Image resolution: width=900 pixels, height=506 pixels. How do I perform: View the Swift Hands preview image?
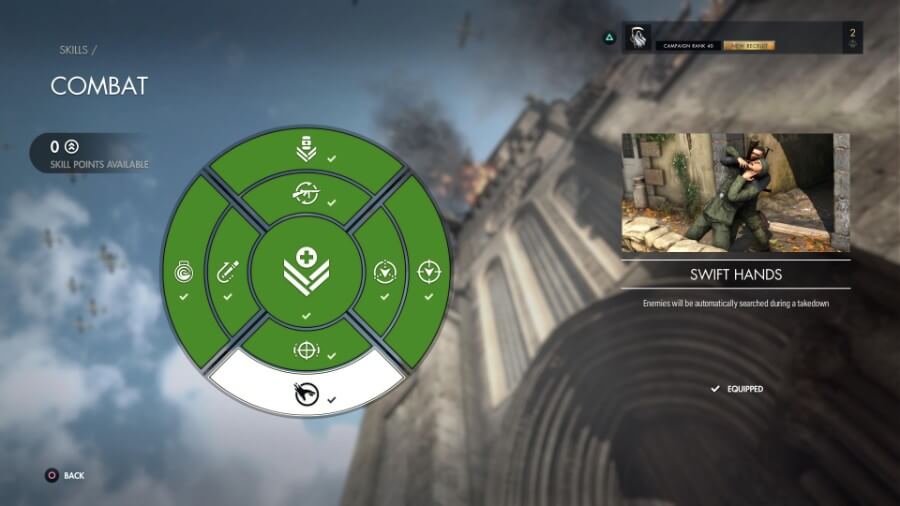[735, 193]
